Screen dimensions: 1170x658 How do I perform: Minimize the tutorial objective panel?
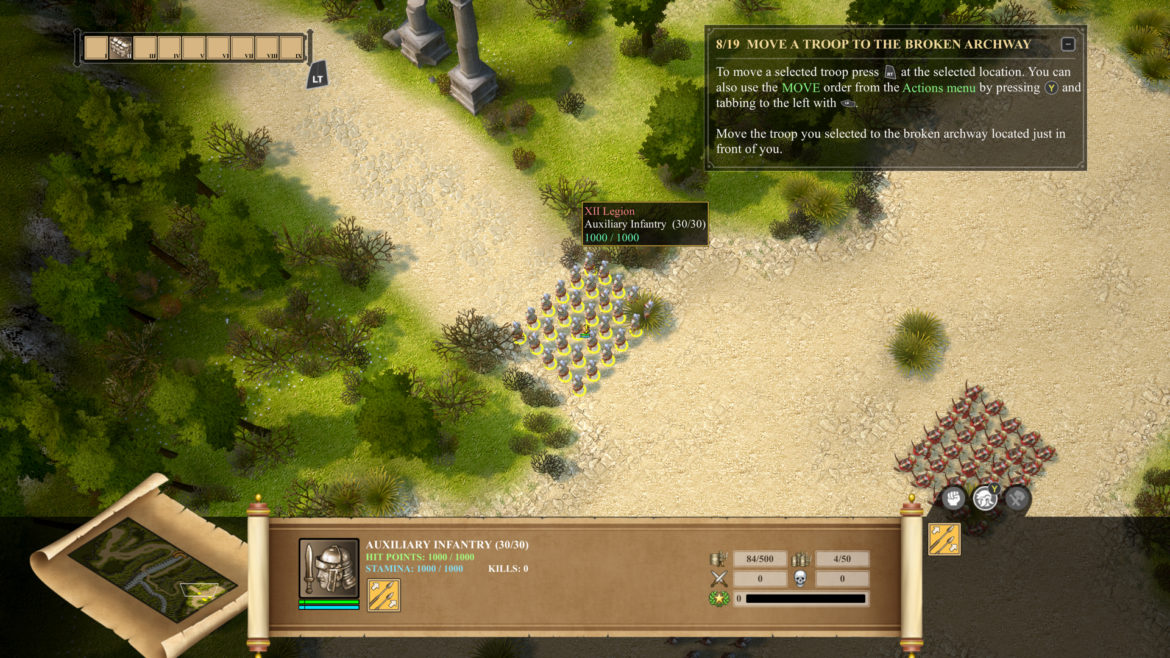(x=1068, y=44)
